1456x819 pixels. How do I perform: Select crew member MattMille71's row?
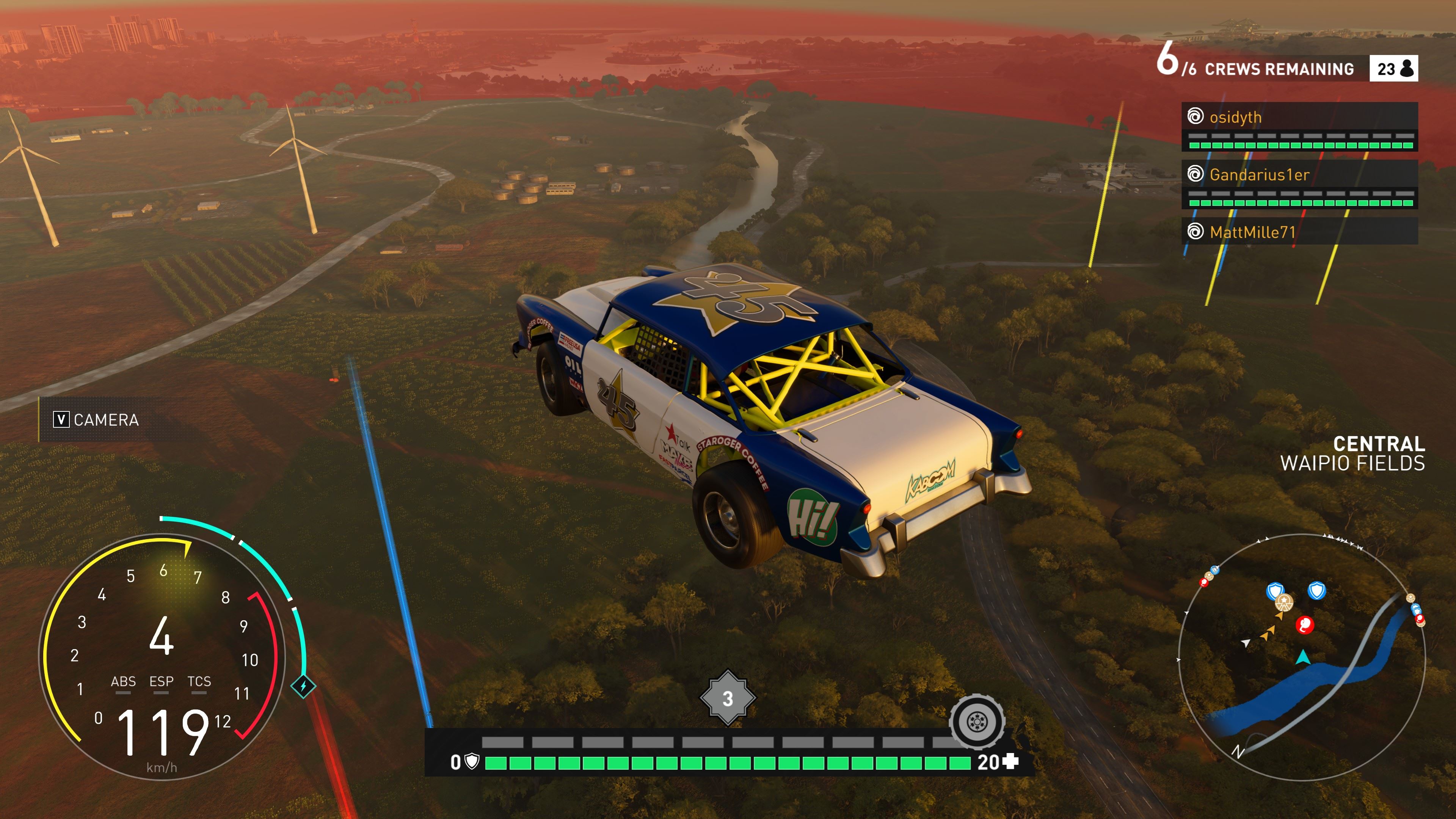click(1299, 232)
